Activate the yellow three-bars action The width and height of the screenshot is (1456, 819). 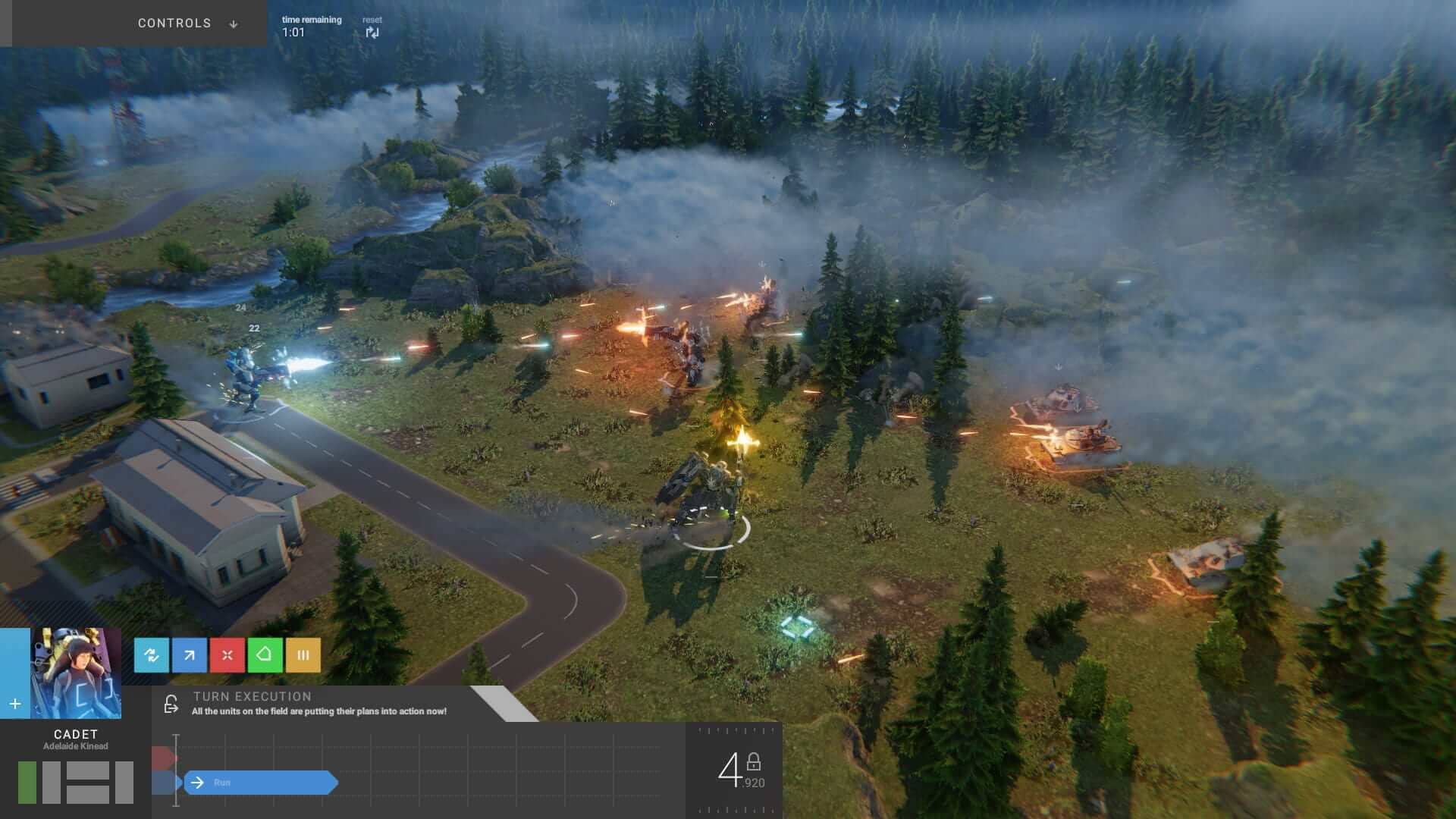(303, 655)
